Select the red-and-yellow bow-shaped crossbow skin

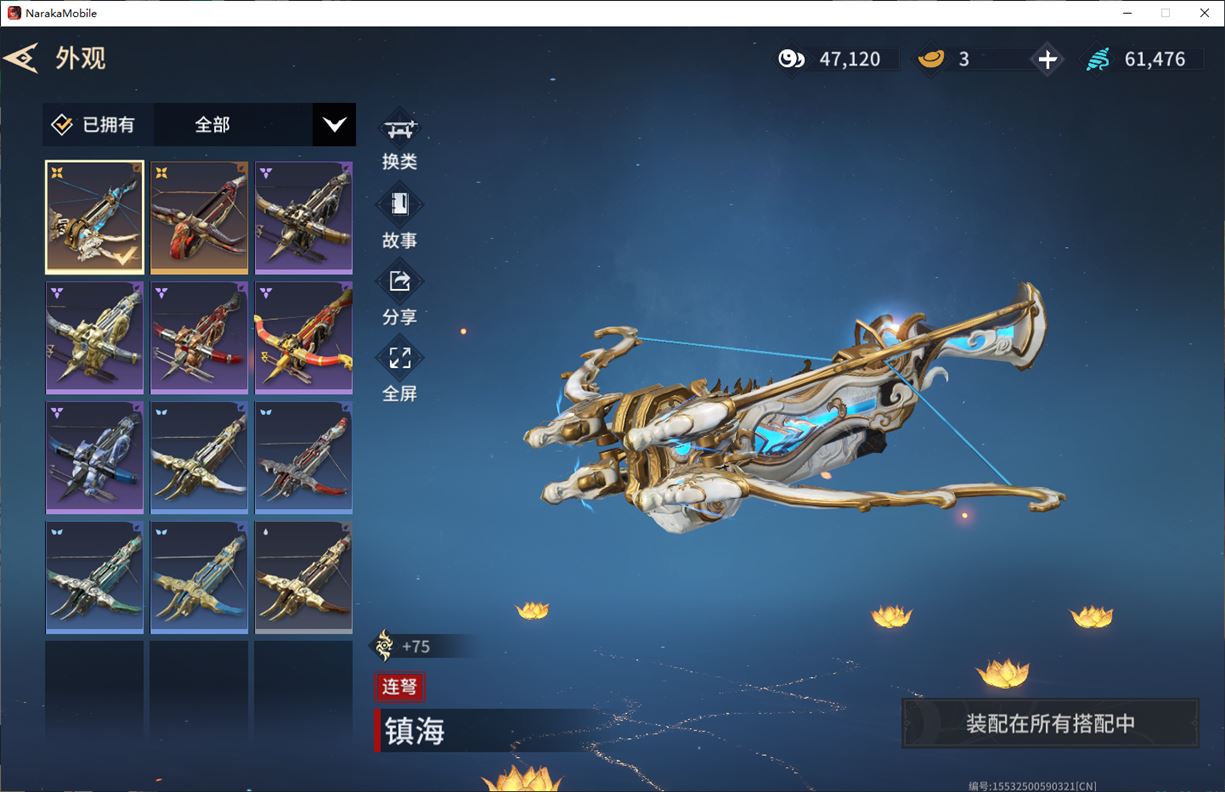tap(304, 337)
